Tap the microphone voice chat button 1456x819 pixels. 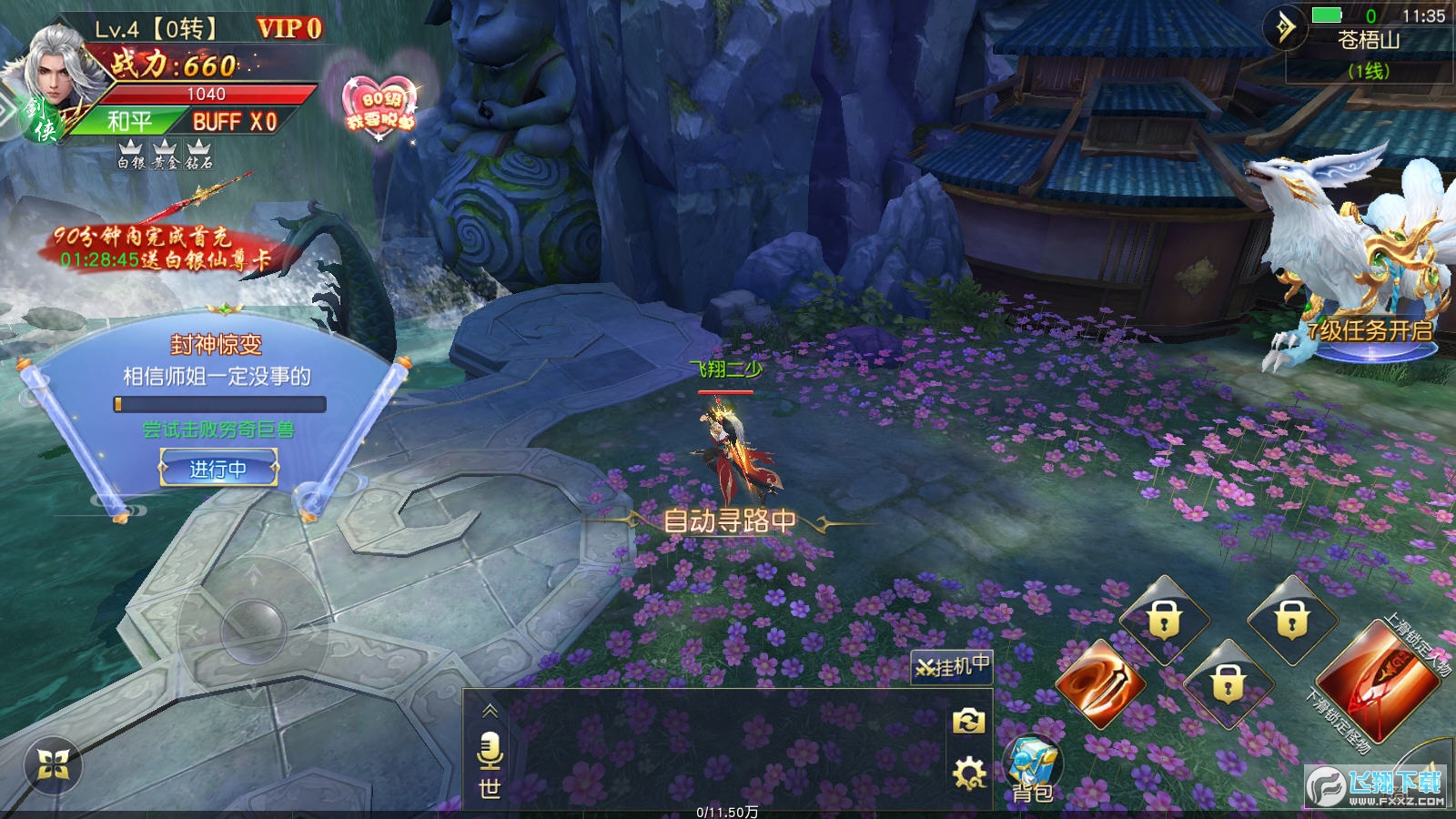point(490,751)
